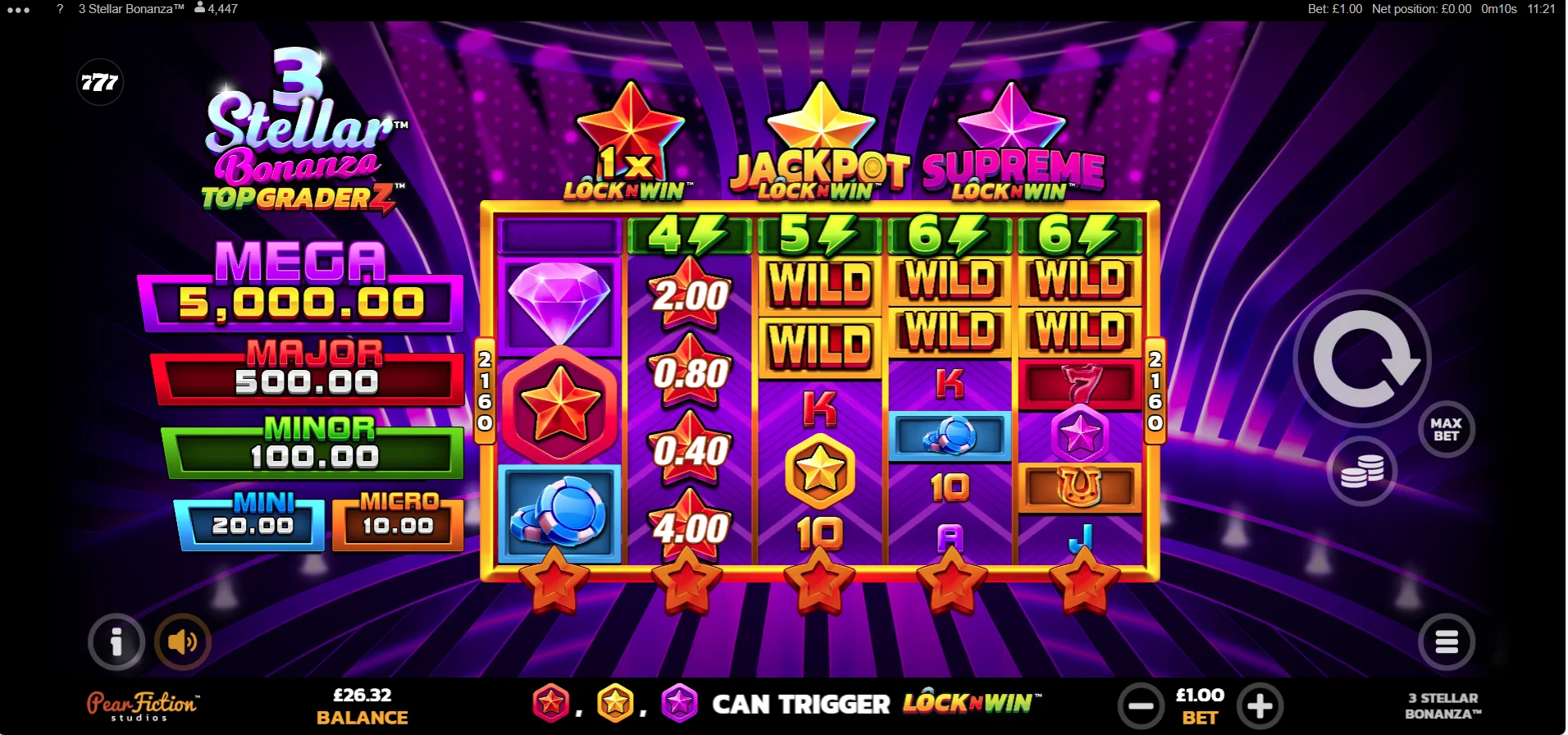Click the 777 jackpot info icon
1568x735 pixels.
(100, 82)
